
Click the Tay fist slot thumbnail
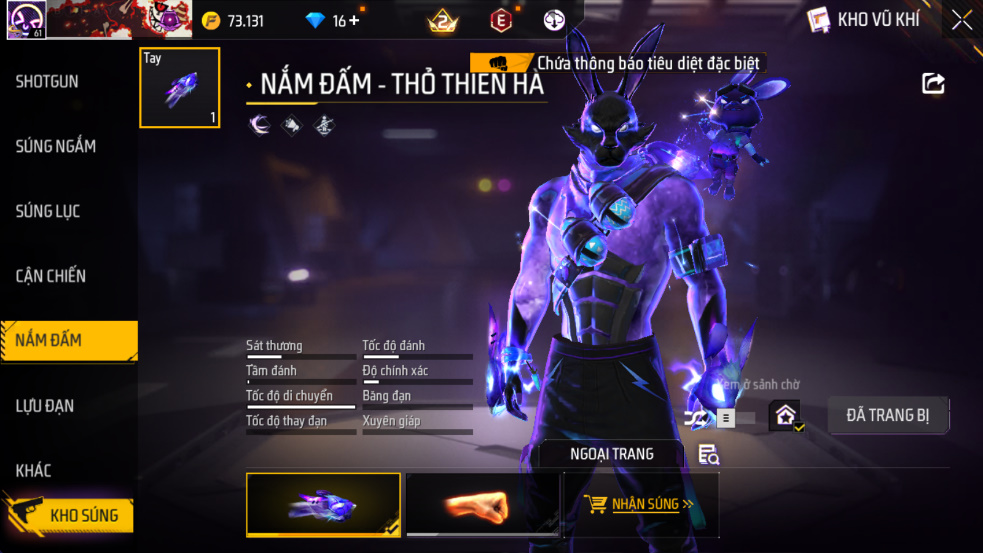point(180,88)
